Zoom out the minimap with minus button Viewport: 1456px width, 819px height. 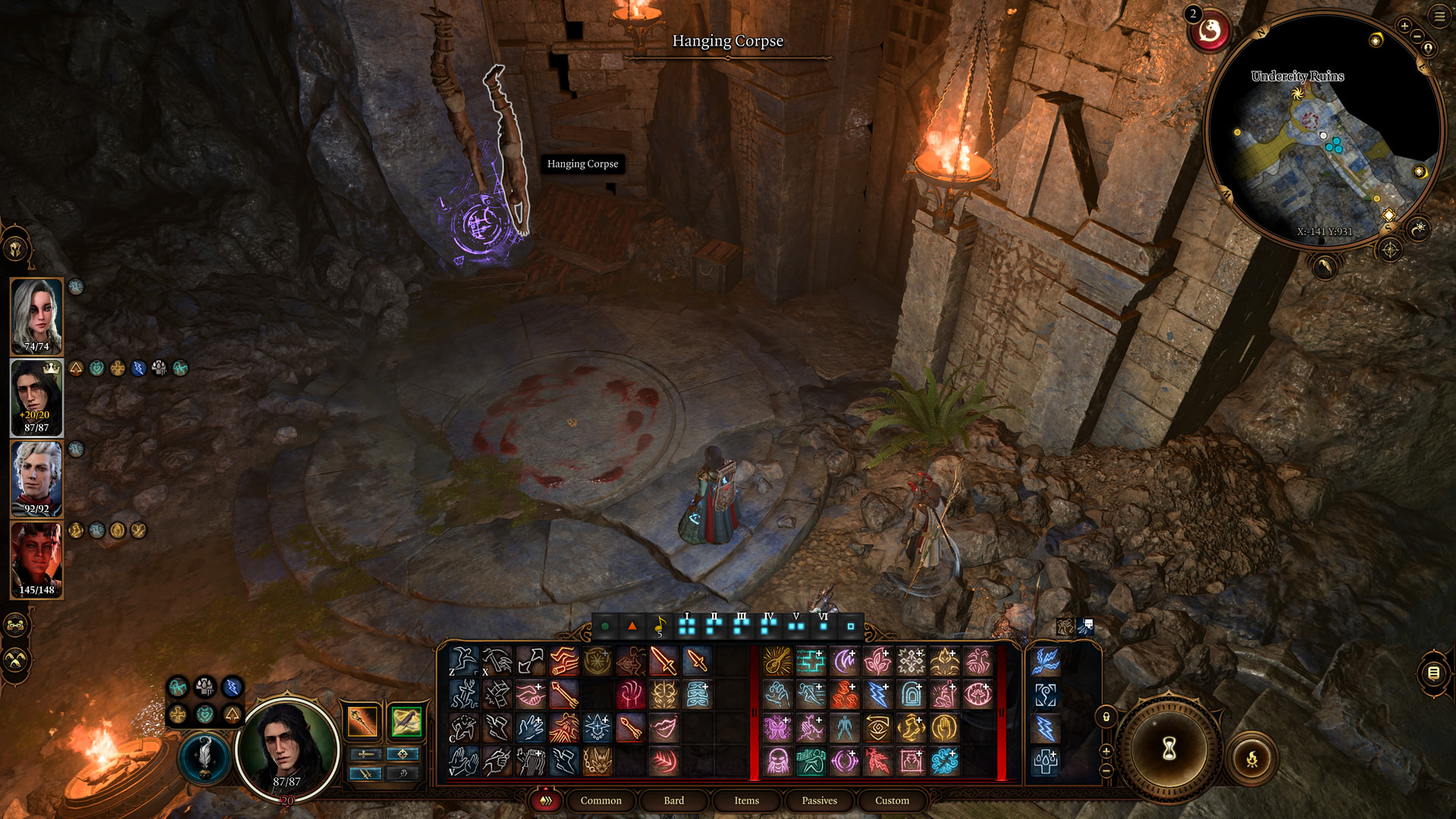(1417, 36)
